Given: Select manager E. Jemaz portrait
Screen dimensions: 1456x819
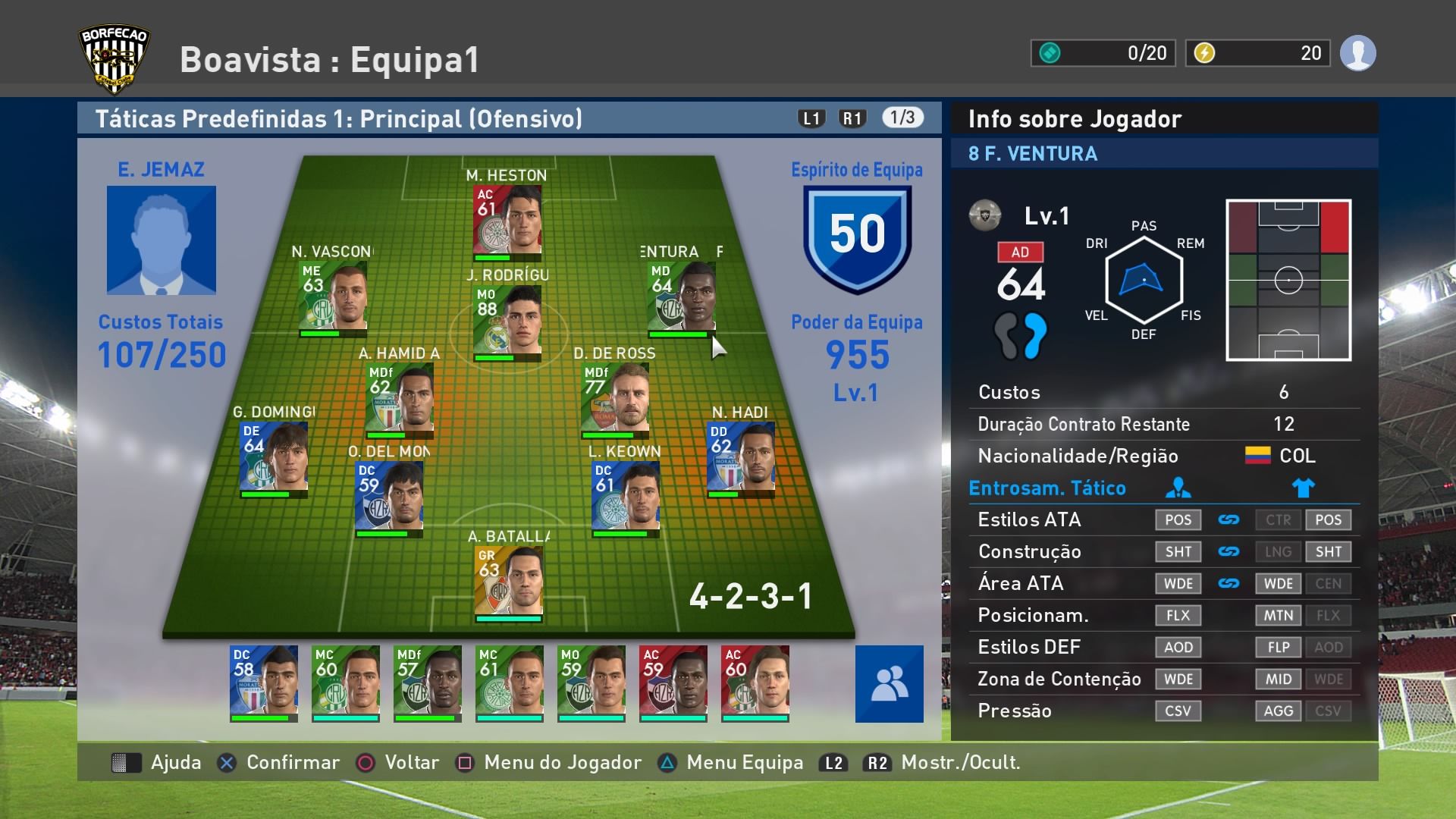Looking at the screenshot, I should [x=162, y=240].
